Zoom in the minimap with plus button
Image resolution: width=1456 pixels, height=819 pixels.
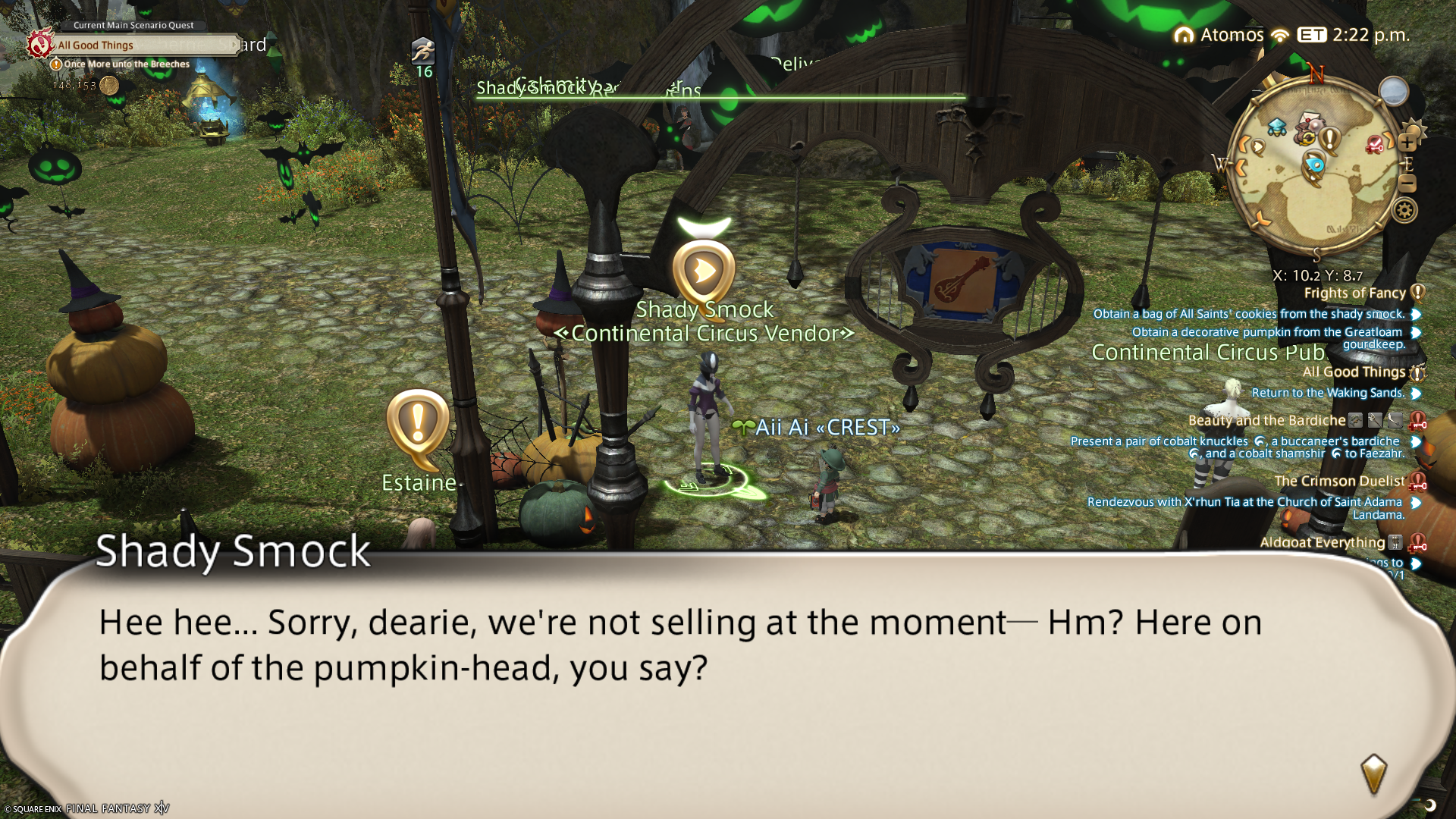[1407, 143]
